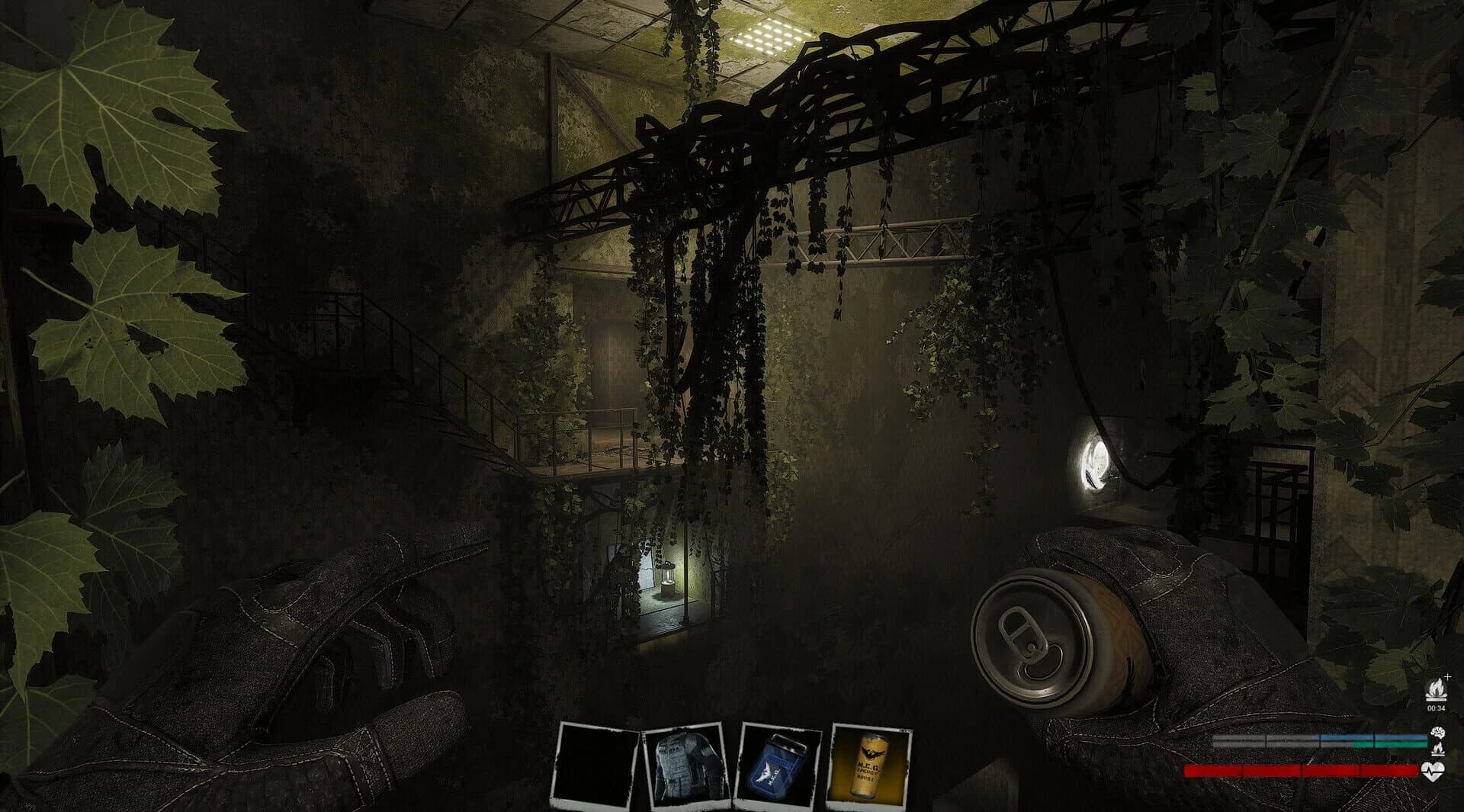Click the flame buff icon with the 00:34 timer
Viewport: 1464px width, 812px height.
point(1436,689)
